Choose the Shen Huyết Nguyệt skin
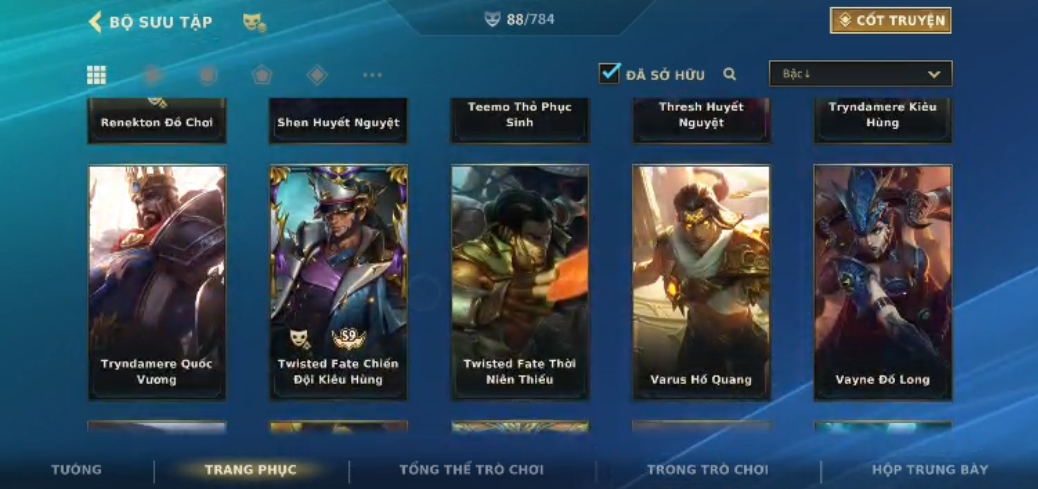1038x489 pixels. pos(338,121)
